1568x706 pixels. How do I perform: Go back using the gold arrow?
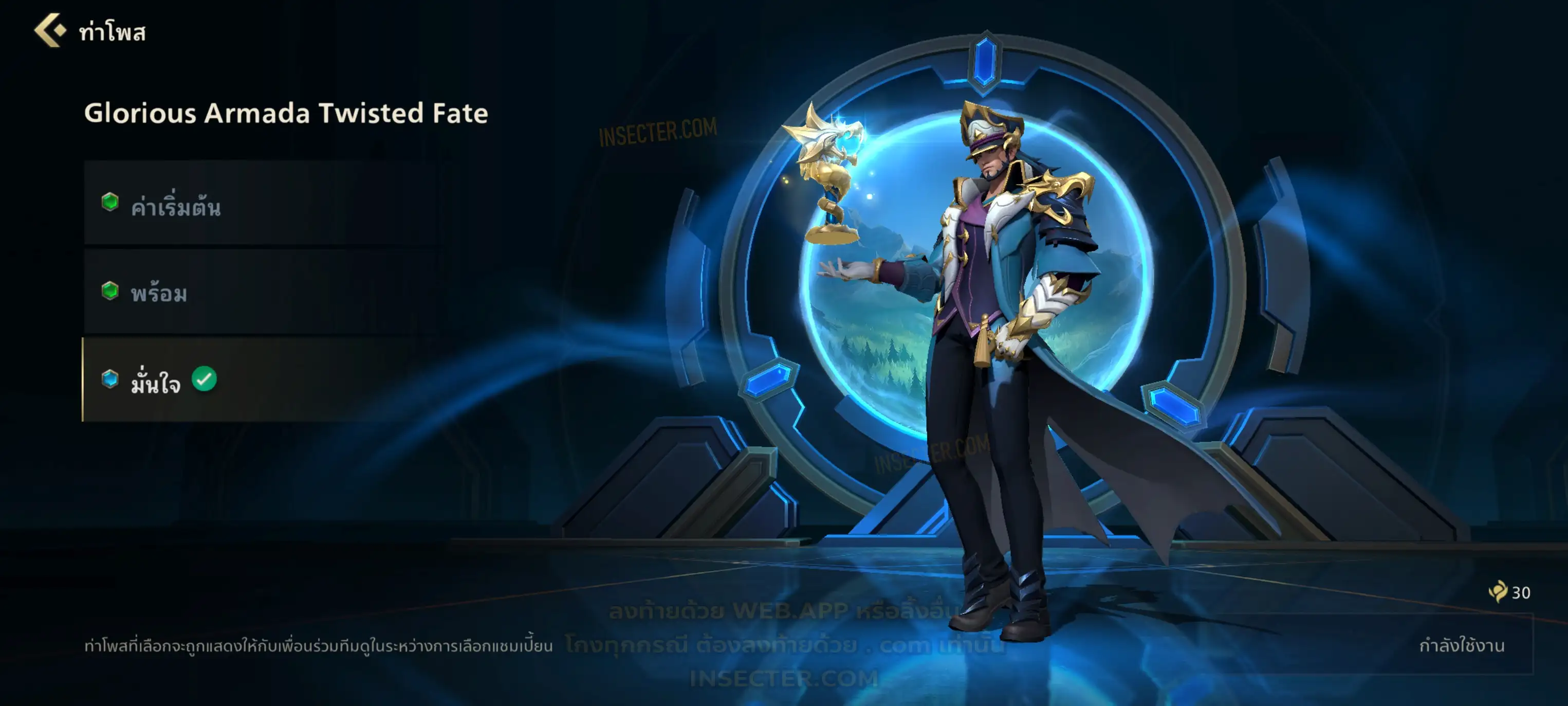pos(50,30)
